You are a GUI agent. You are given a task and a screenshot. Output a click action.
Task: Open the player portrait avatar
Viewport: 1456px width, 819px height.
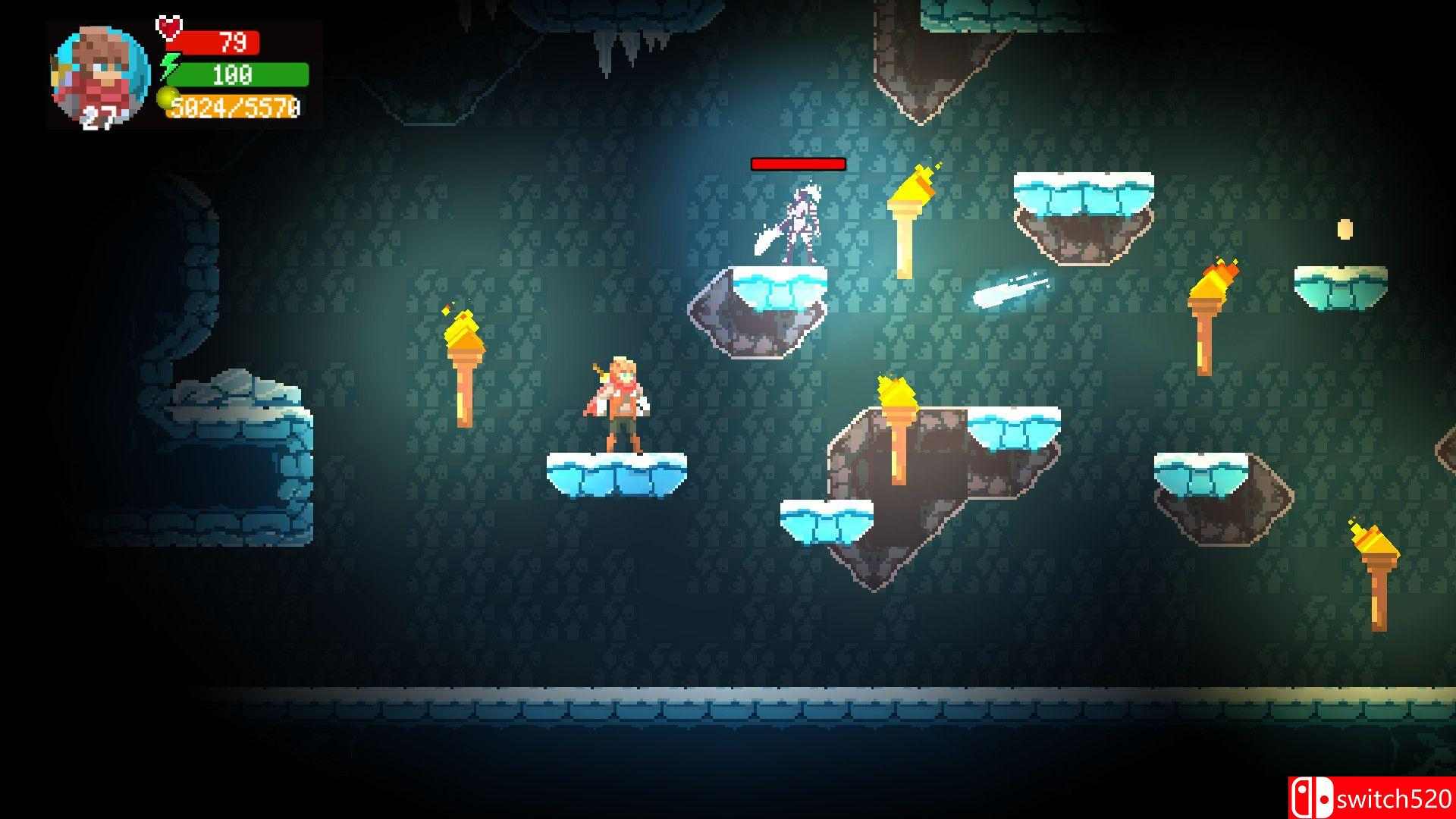click(97, 72)
